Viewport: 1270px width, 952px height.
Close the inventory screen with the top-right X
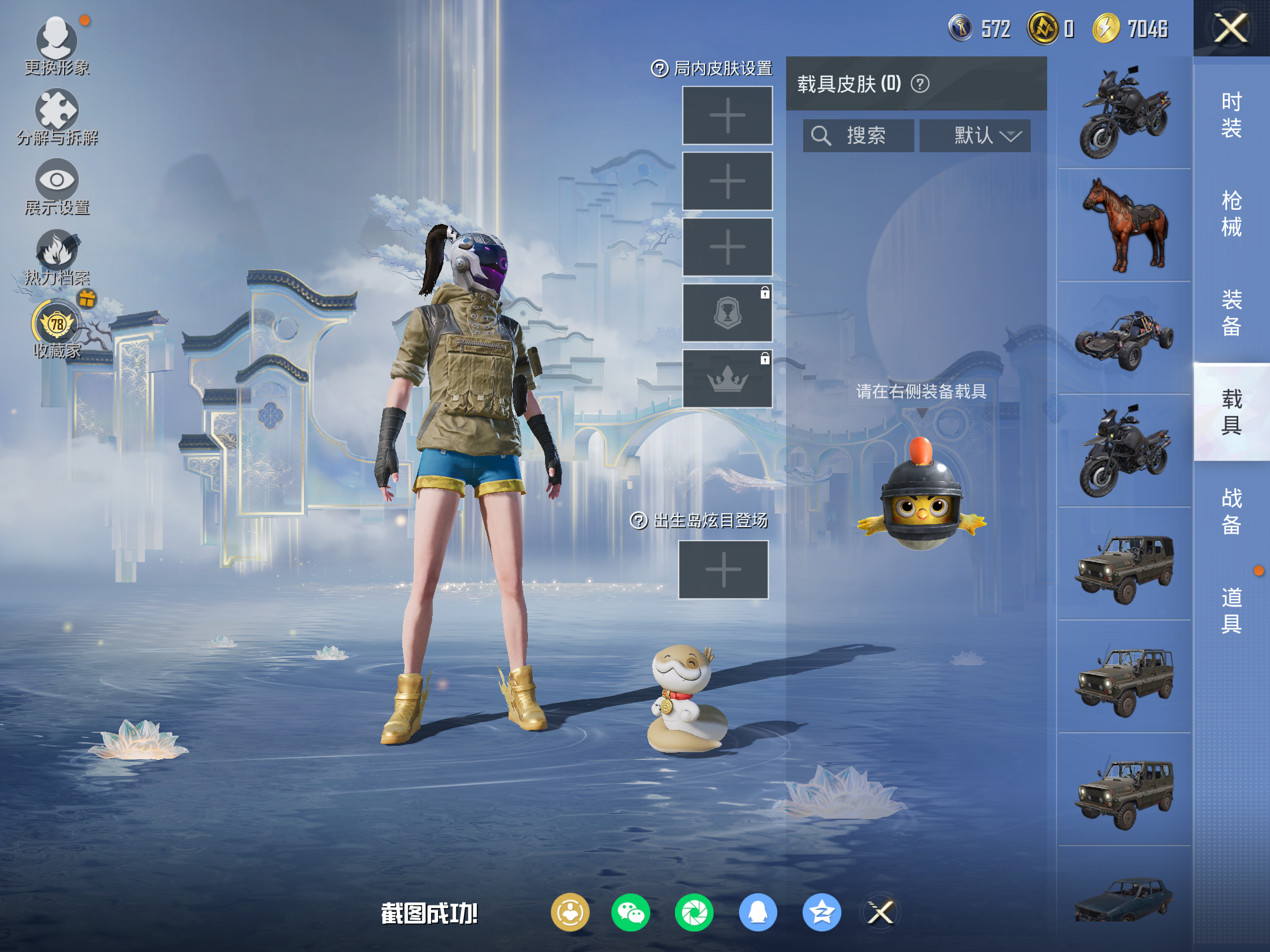tap(1231, 28)
